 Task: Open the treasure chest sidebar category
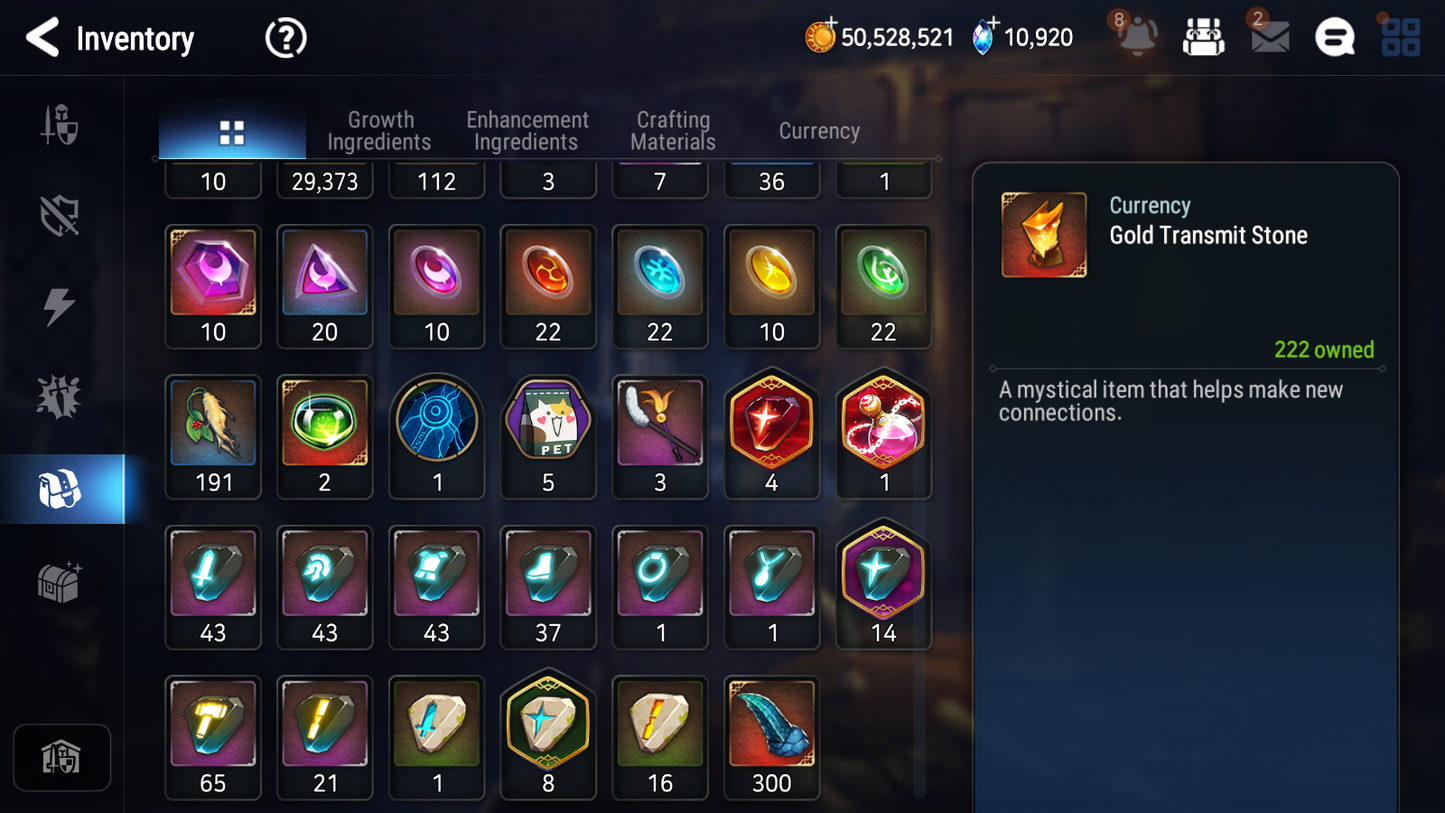click(x=60, y=581)
